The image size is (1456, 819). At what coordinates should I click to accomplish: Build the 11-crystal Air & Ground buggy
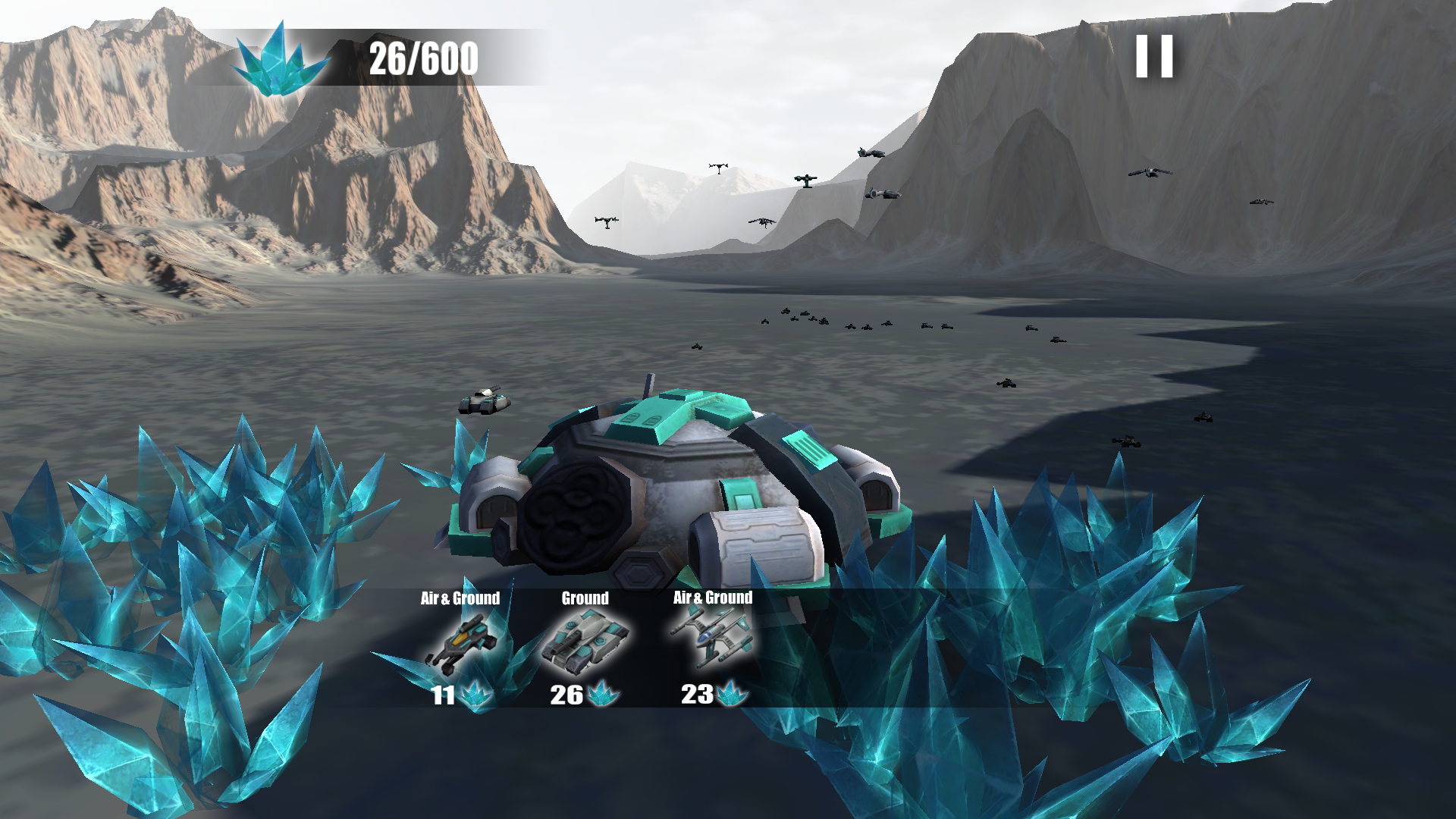point(461,645)
